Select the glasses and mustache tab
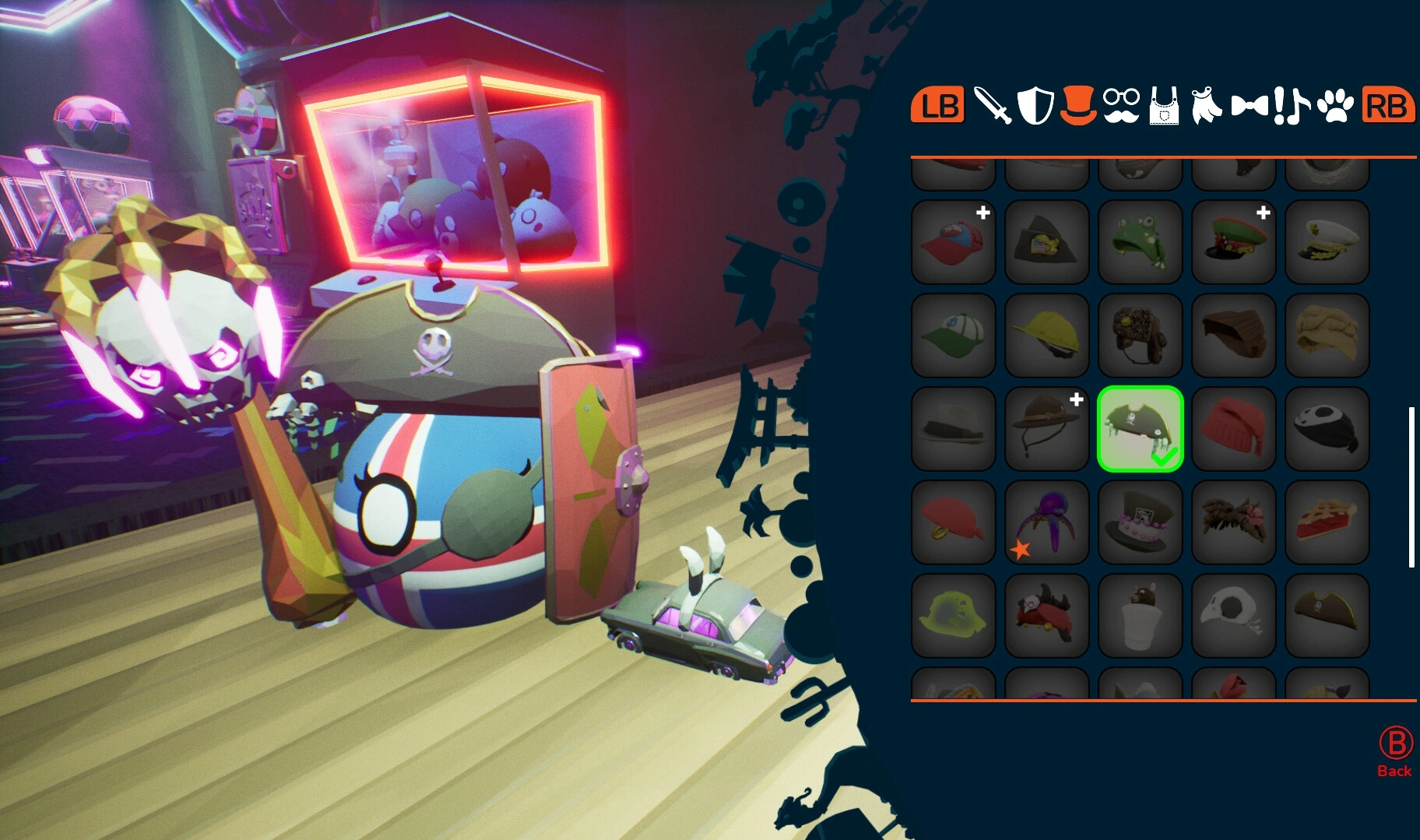The image size is (1420, 840). [x=1121, y=106]
